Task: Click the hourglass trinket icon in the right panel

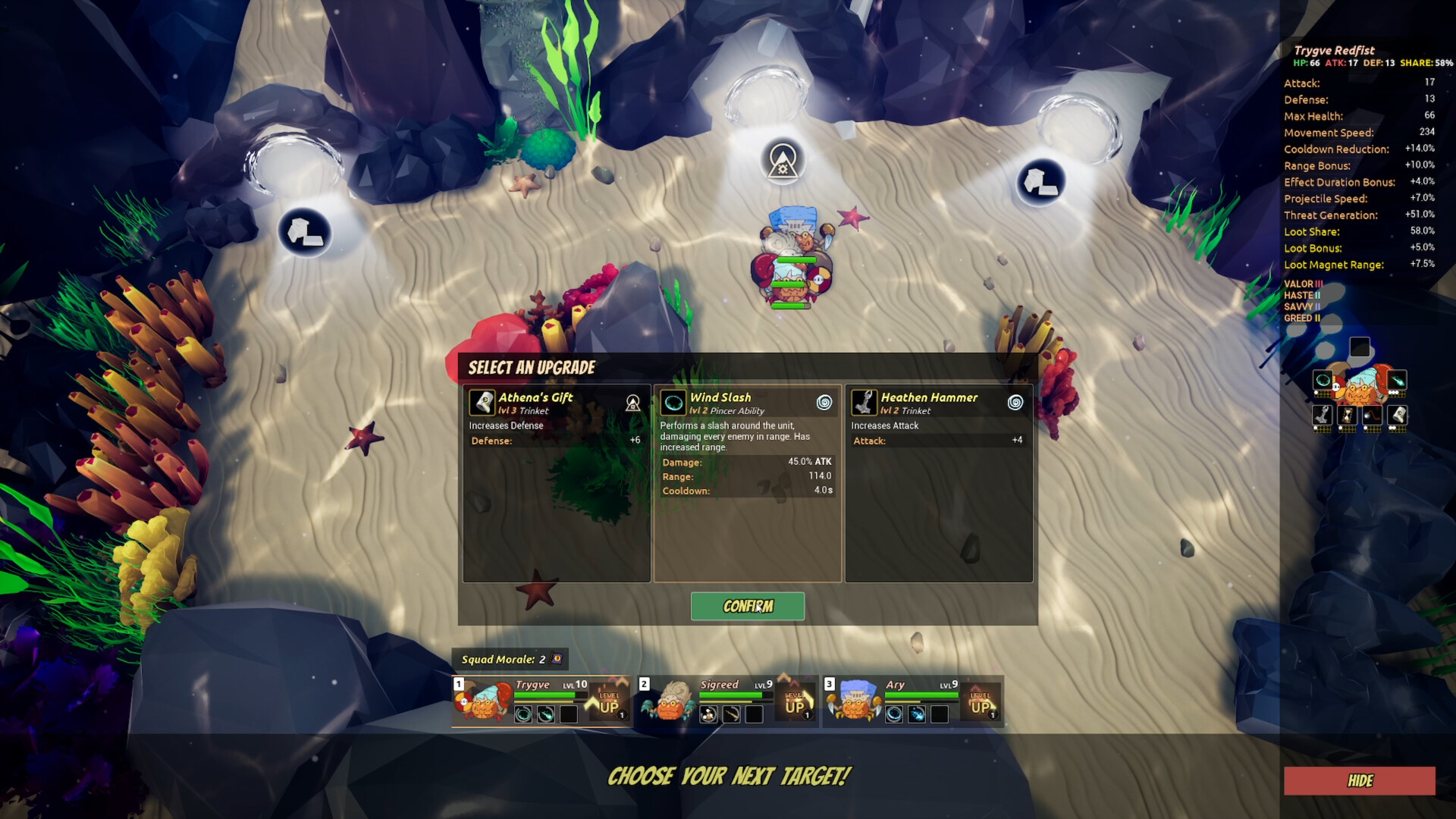Action: 1347,415
